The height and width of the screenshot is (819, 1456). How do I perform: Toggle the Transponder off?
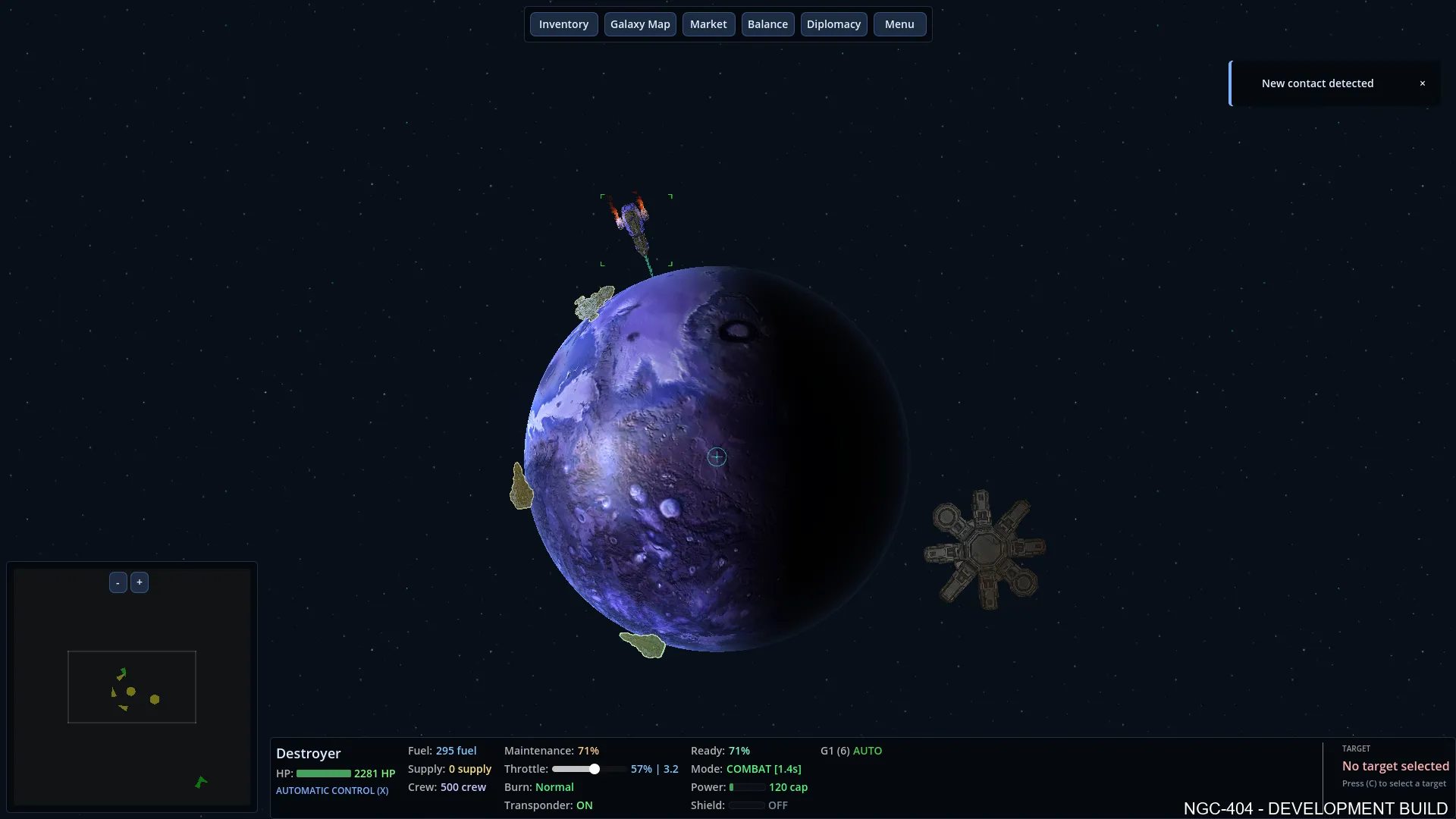[585, 805]
